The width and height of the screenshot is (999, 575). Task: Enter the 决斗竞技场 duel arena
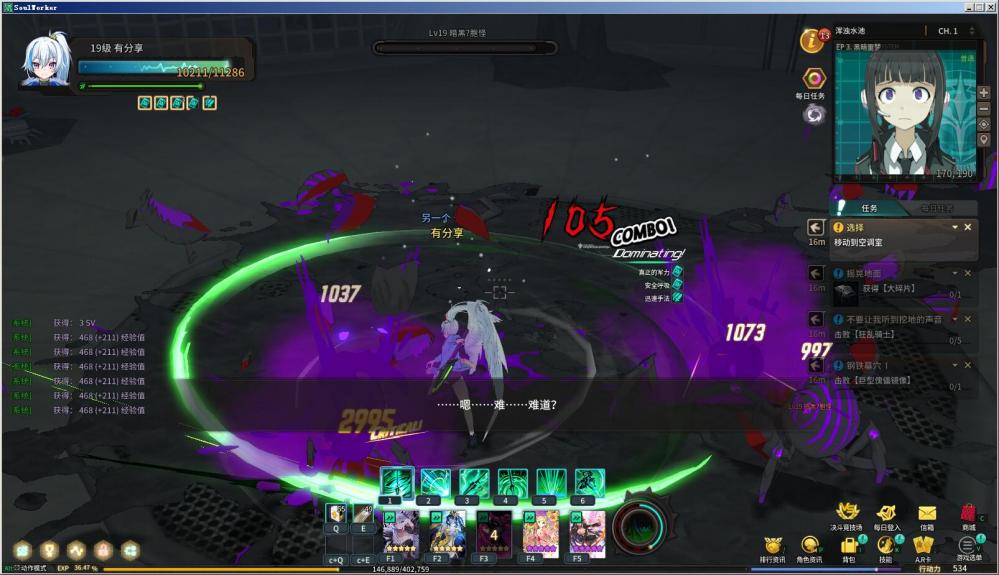click(x=847, y=514)
